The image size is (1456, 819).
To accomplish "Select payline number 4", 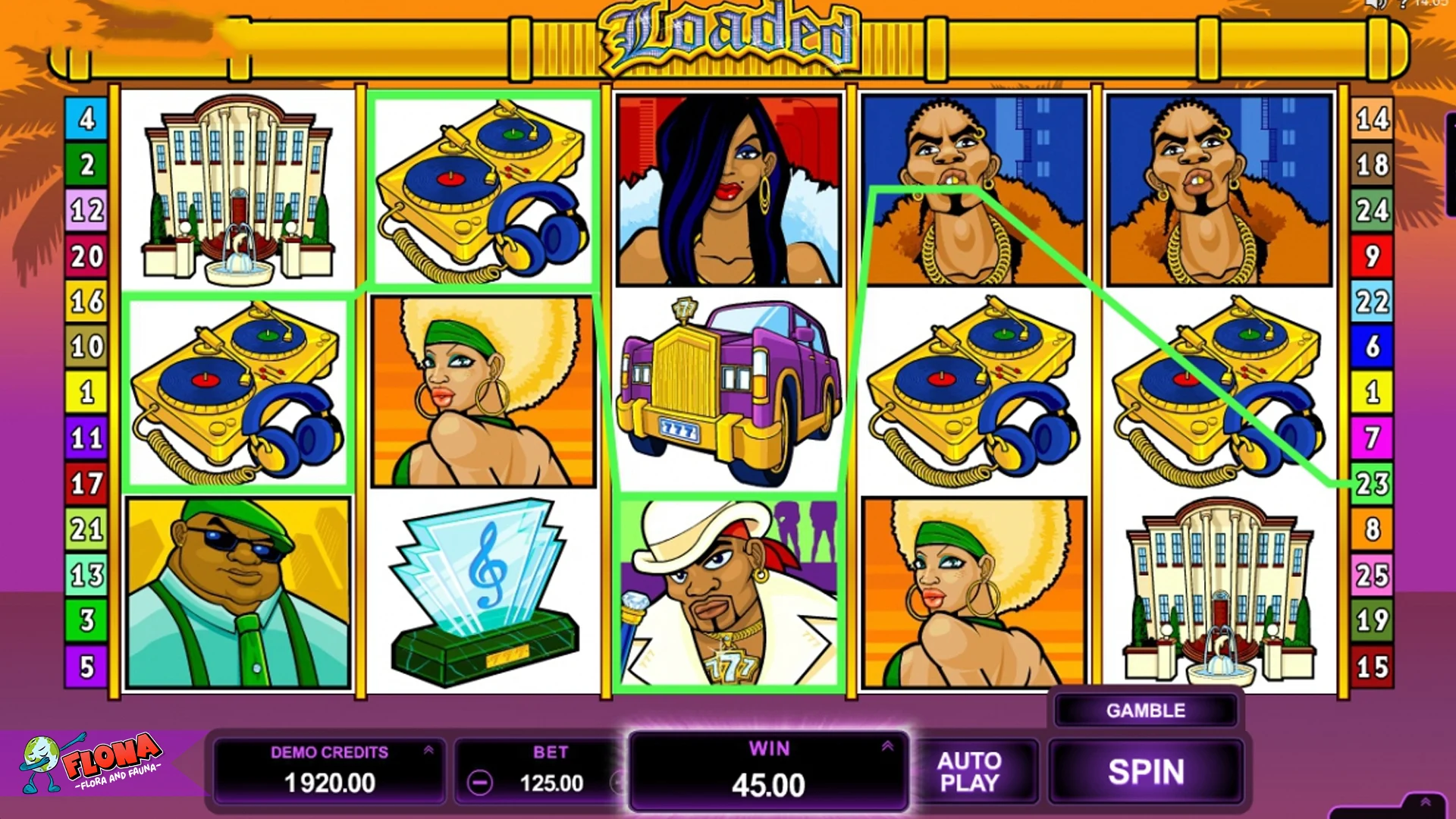I will point(86,118).
